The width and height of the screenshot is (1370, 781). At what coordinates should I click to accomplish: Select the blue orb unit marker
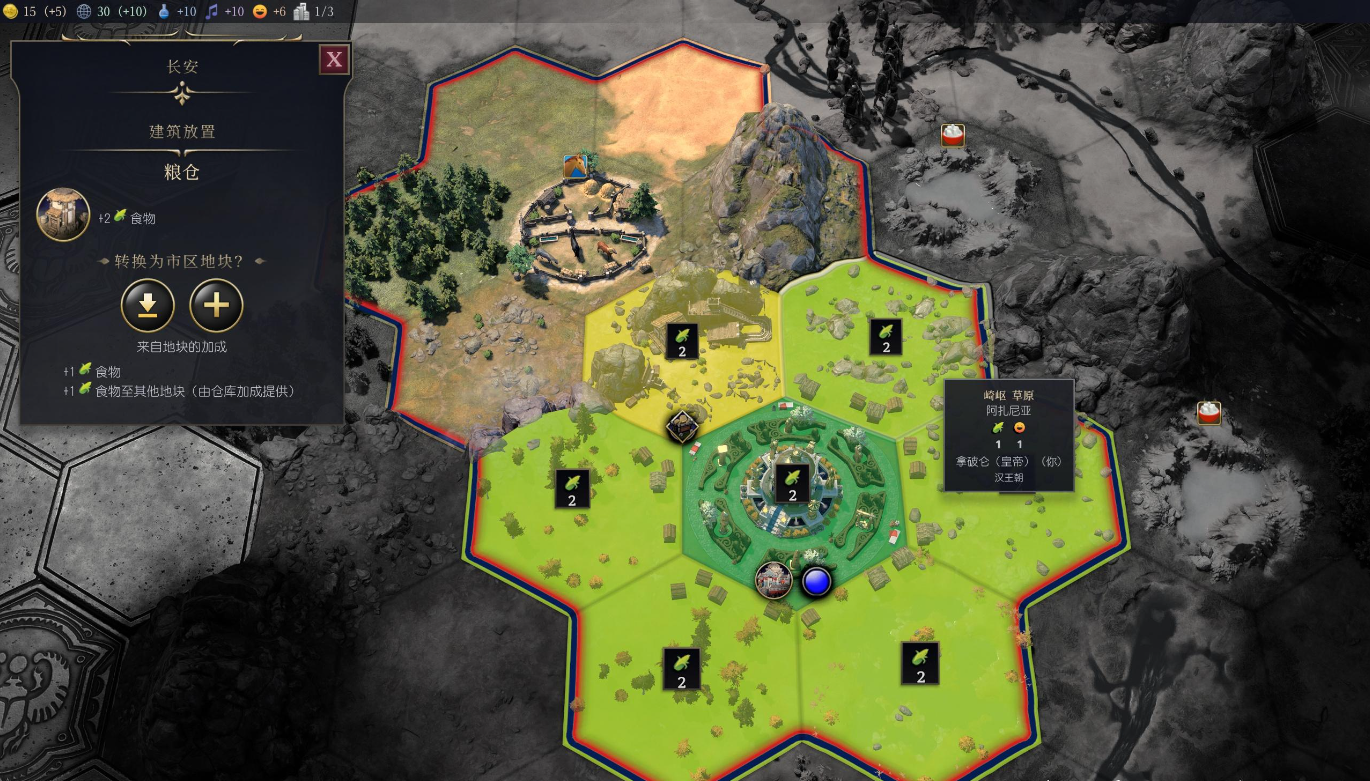point(817,580)
